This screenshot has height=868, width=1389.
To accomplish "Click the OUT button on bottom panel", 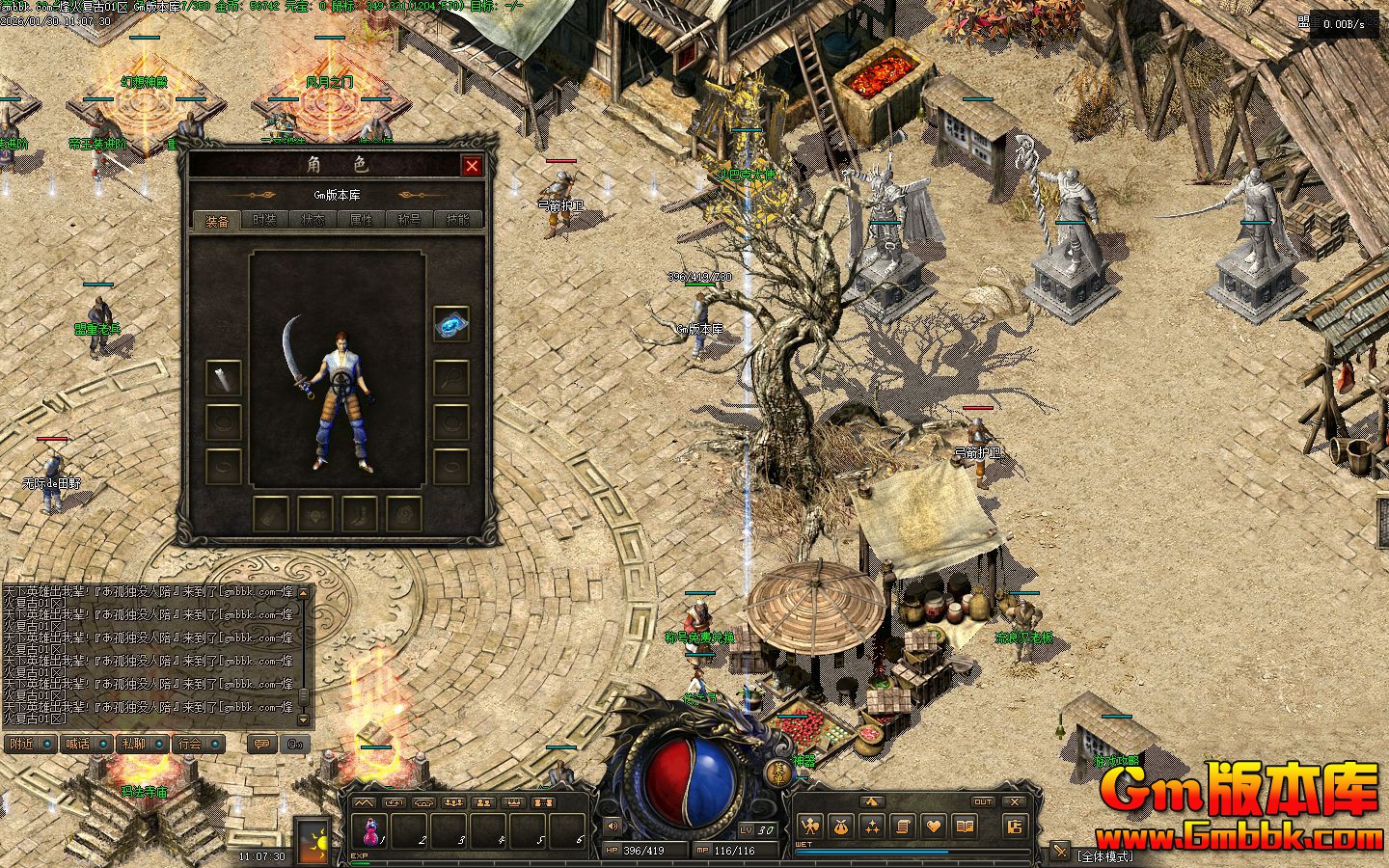I will click(x=982, y=801).
